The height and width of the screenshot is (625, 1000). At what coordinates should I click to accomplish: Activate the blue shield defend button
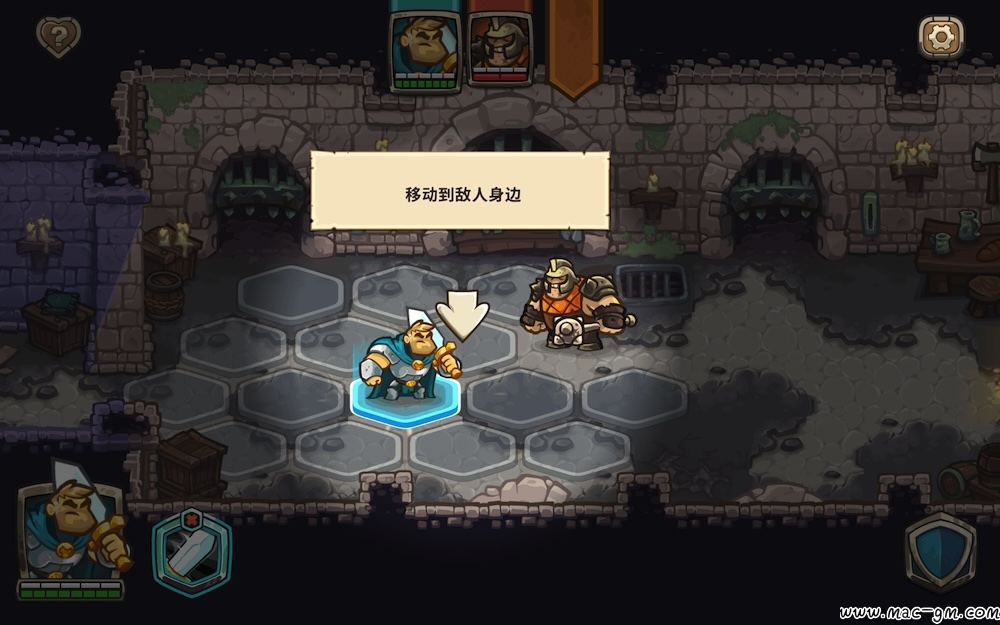pos(940,553)
